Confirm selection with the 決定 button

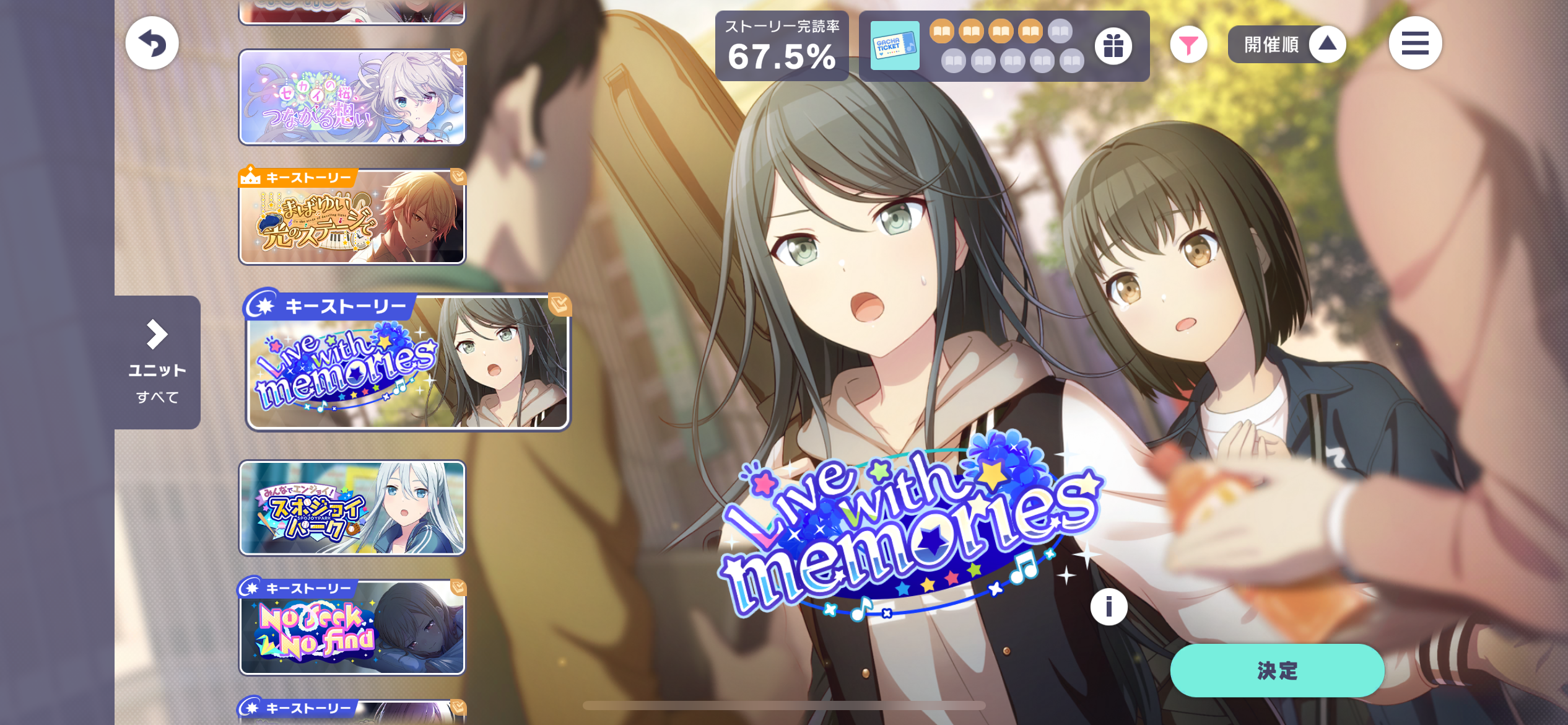(x=1276, y=670)
